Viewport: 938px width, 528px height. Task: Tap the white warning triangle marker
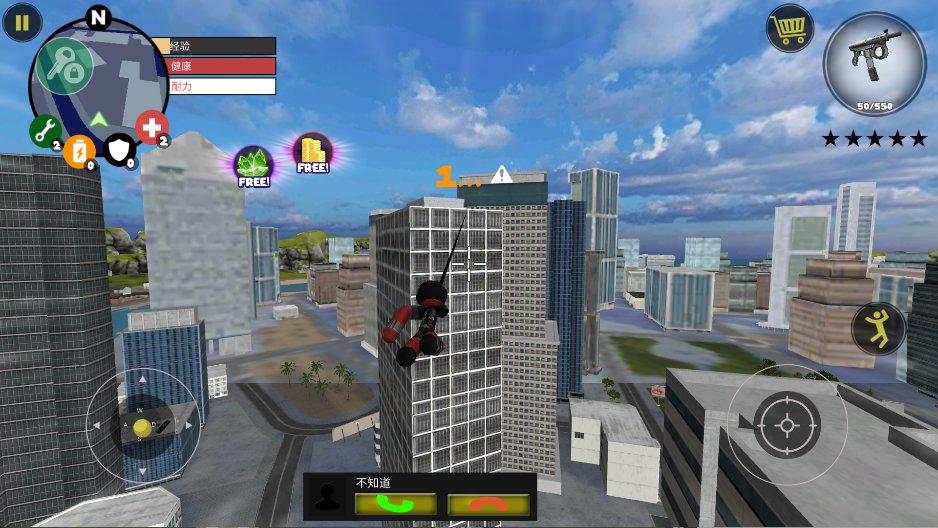[502, 174]
